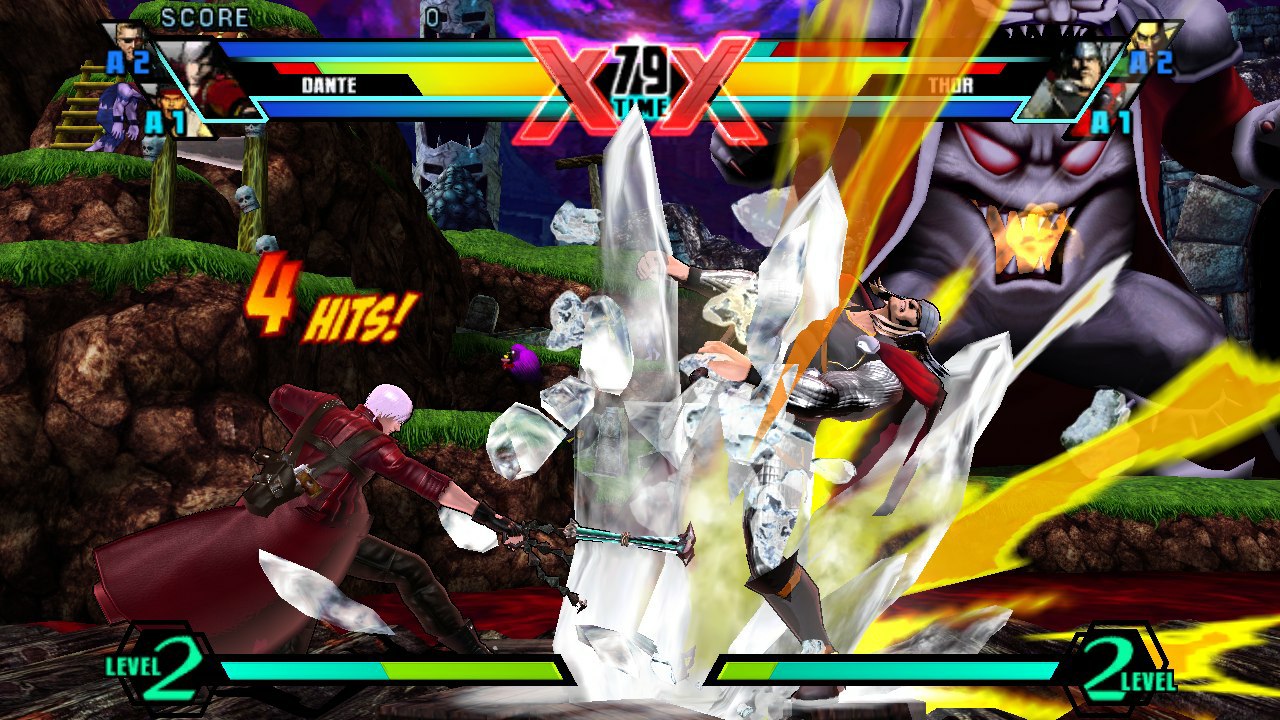Image resolution: width=1280 pixels, height=720 pixels.
Task: Toggle the A2 assist indicator for Thor's team
Action: tap(1152, 62)
